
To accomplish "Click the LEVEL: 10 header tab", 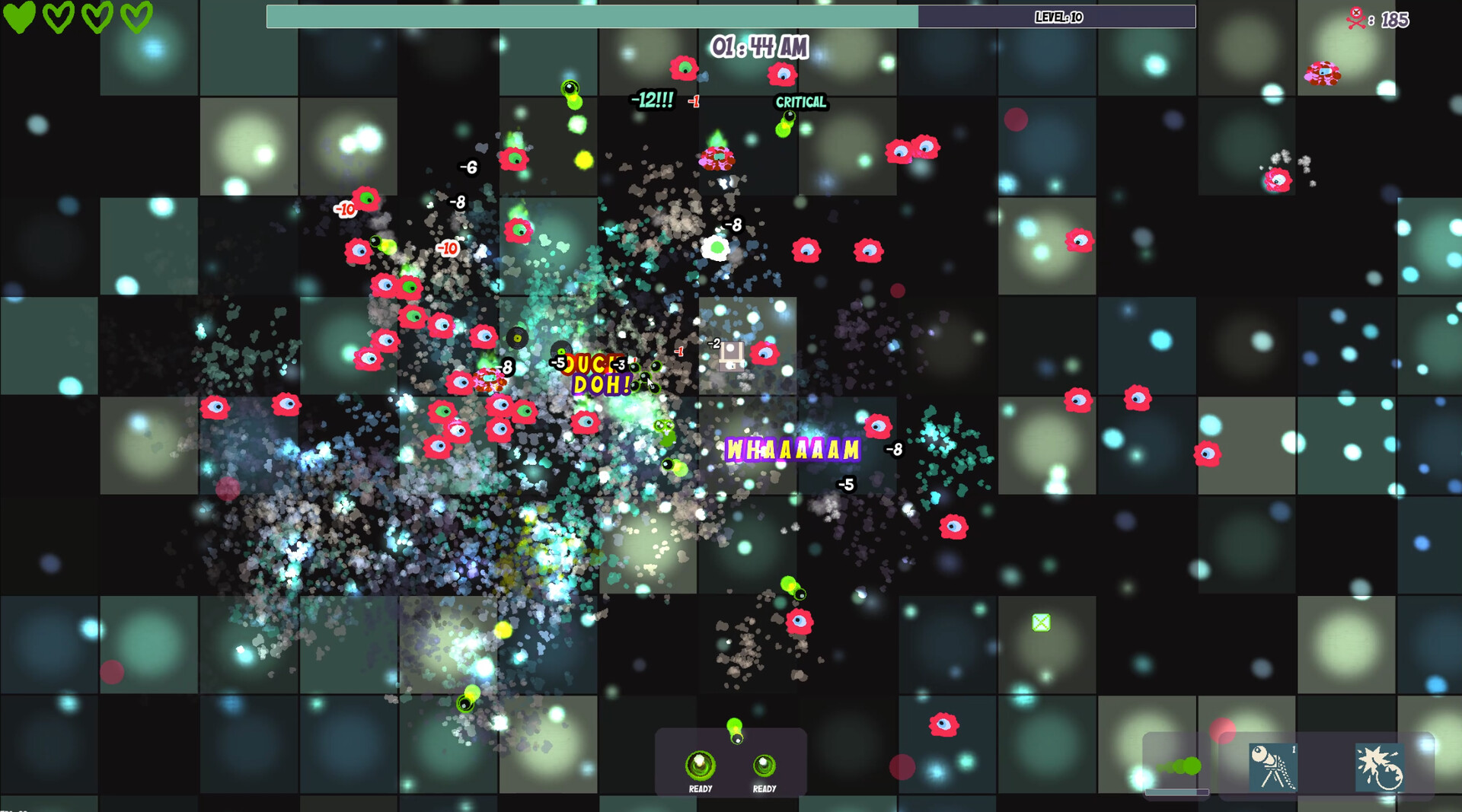I will (x=1058, y=15).
